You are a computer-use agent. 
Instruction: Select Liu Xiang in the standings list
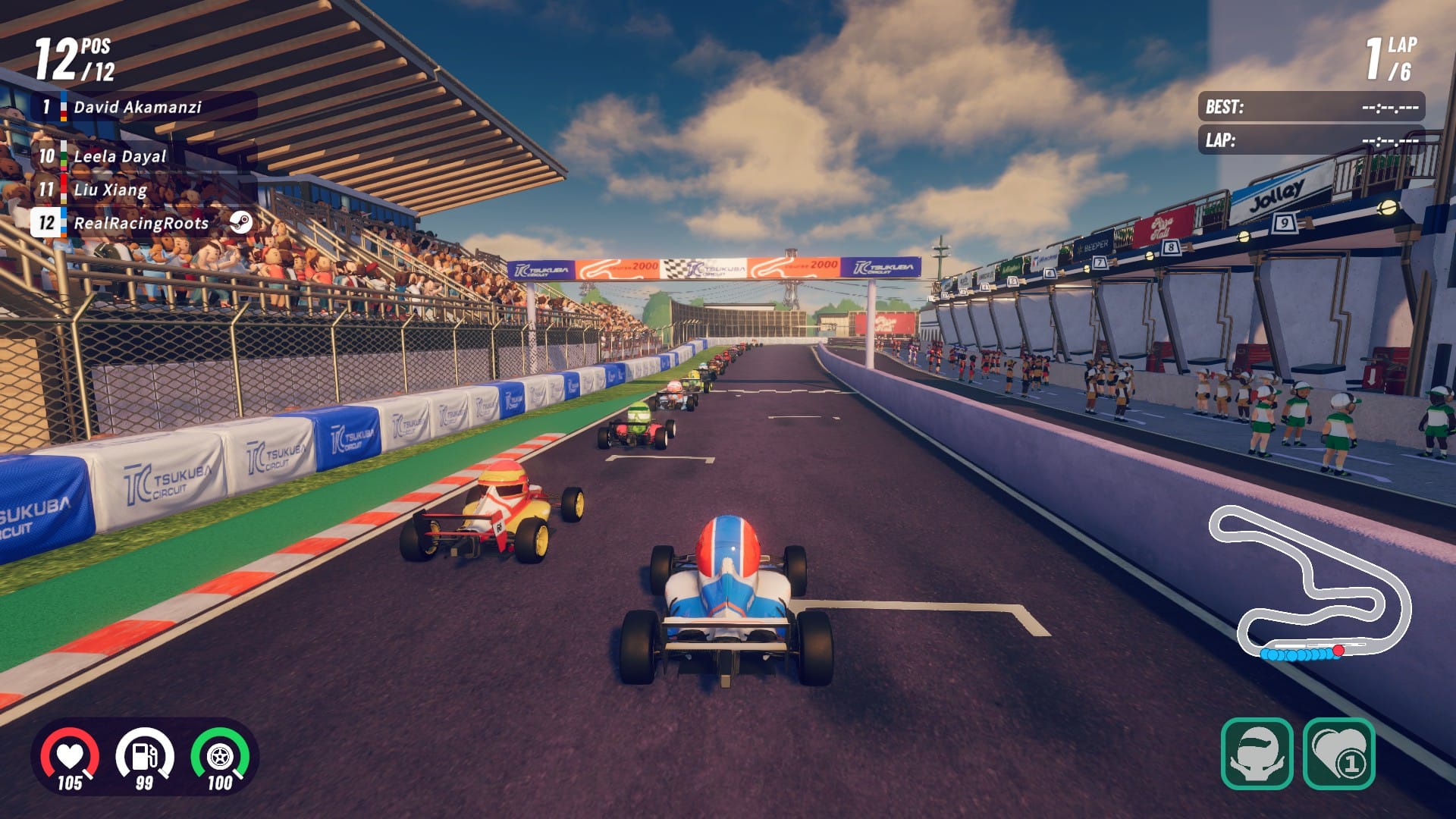[x=110, y=190]
